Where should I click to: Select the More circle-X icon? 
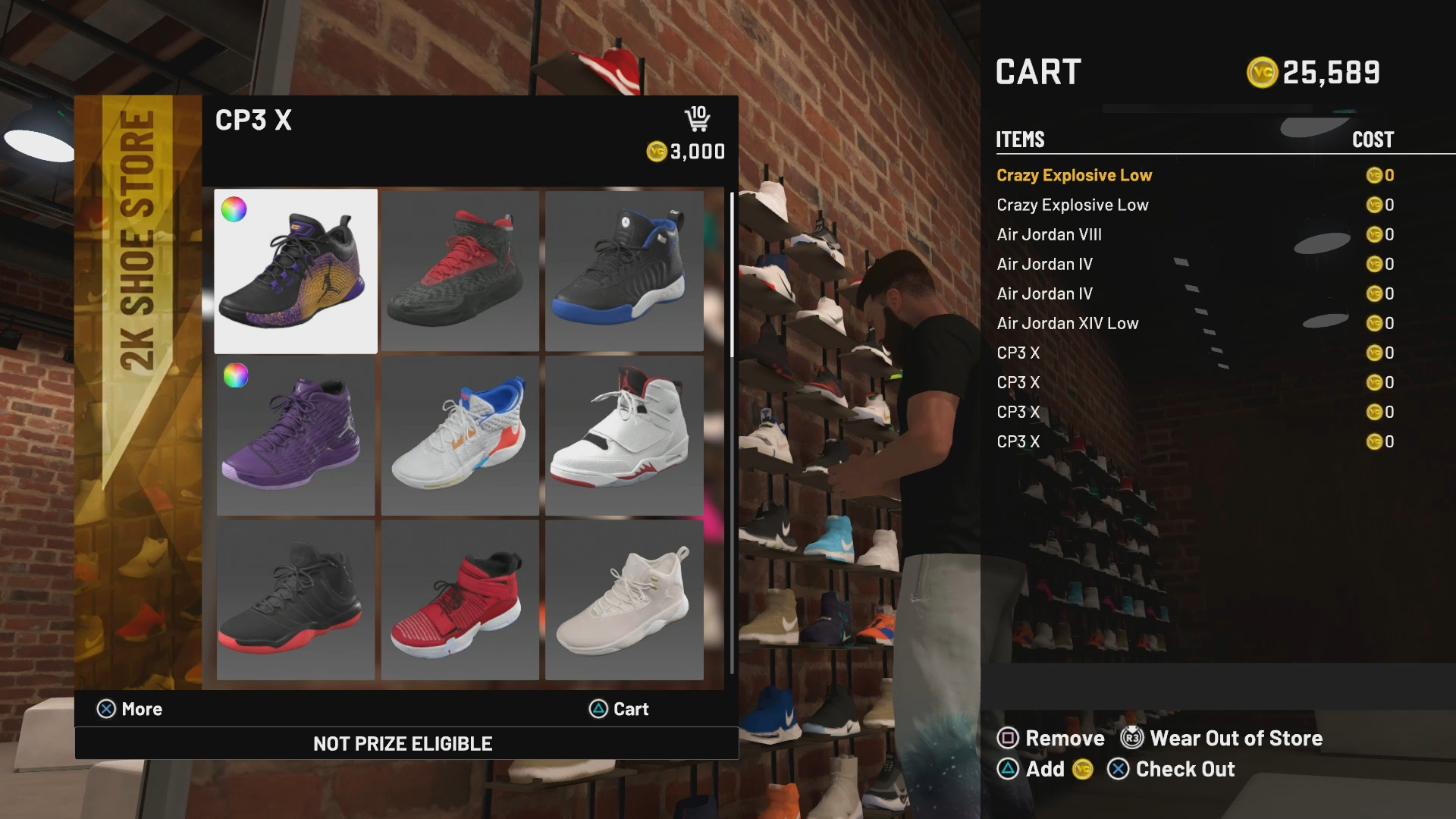point(106,709)
